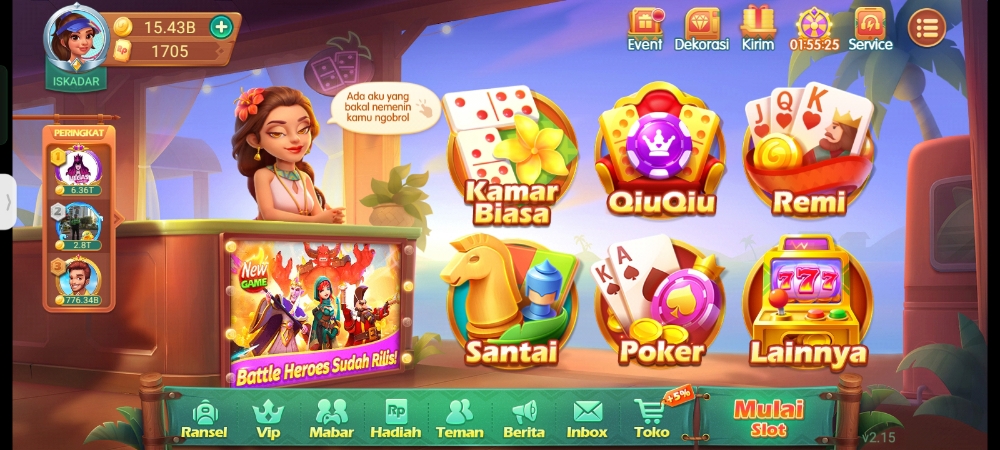Open the Ransel backpack
Image resolution: width=1000 pixels, height=450 pixels.
coord(204,418)
